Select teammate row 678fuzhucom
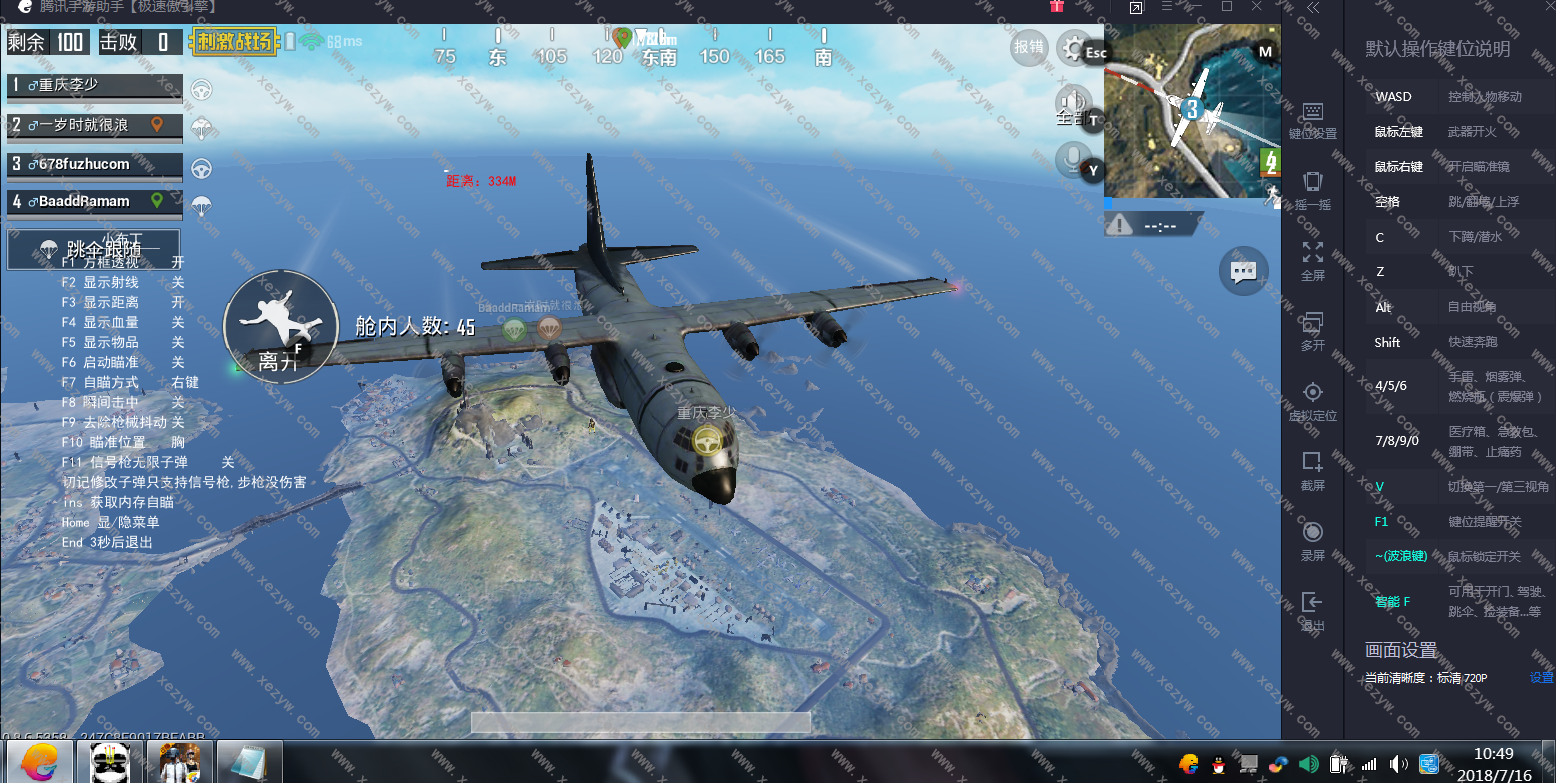Viewport: 1556px width, 783px height. point(95,164)
